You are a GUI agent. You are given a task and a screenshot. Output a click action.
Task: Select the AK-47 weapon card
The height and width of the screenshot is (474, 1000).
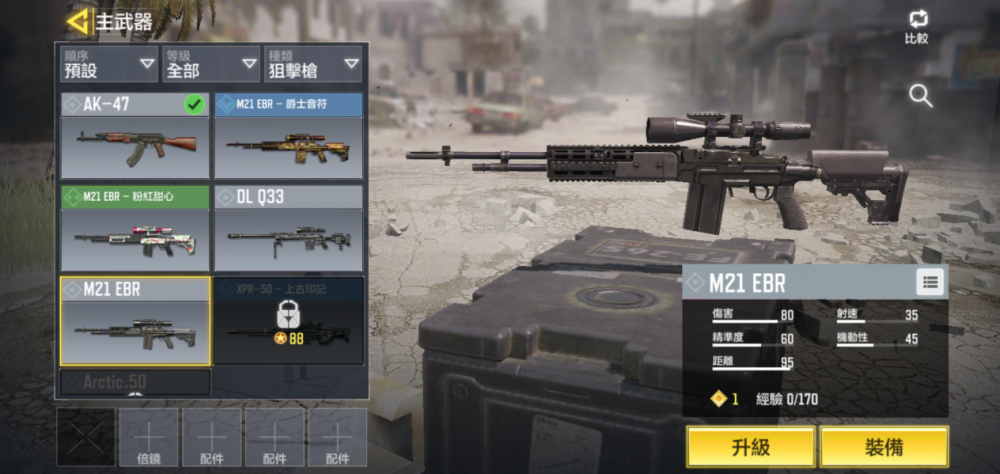point(135,135)
